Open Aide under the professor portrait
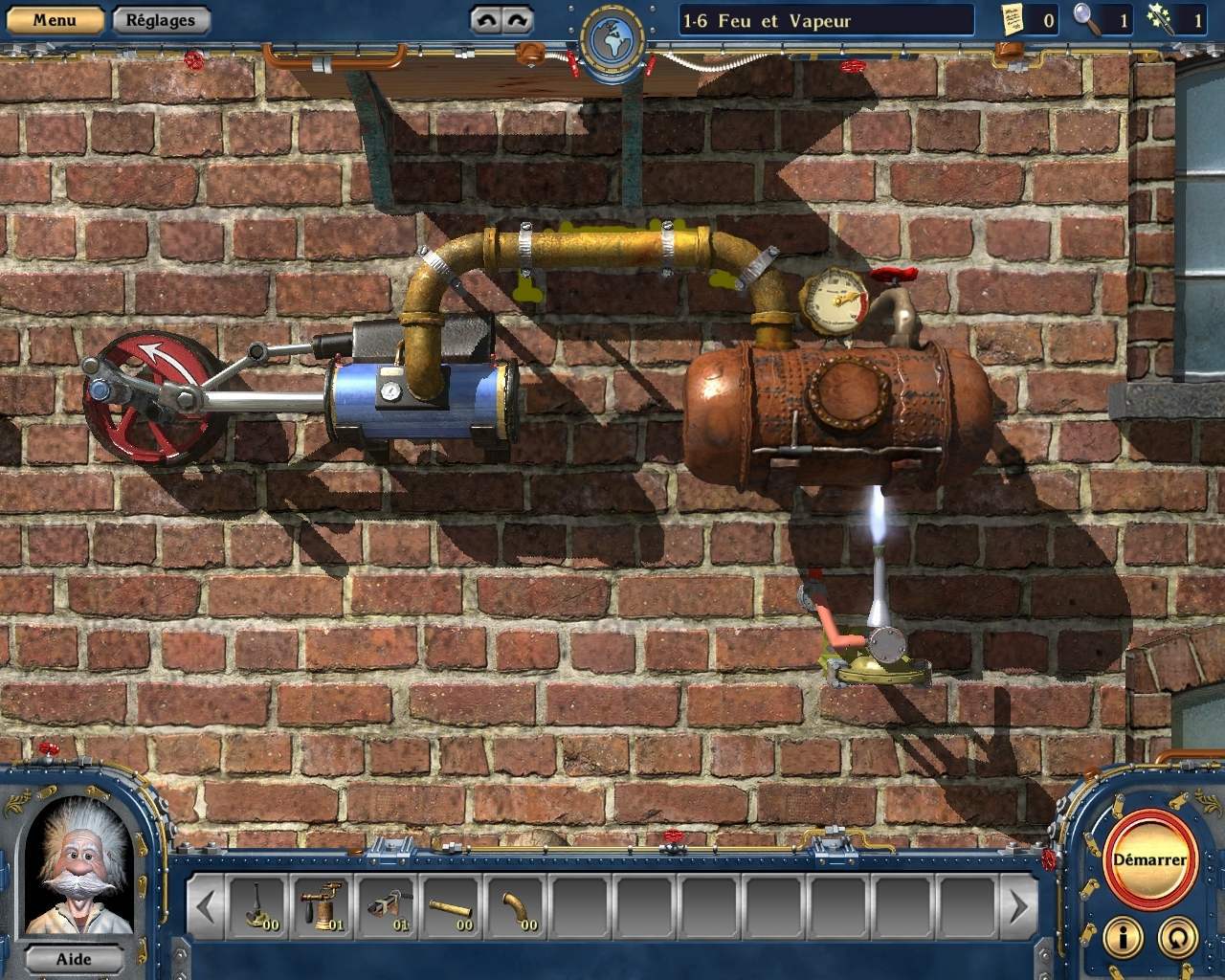1225x980 pixels. [x=77, y=959]
